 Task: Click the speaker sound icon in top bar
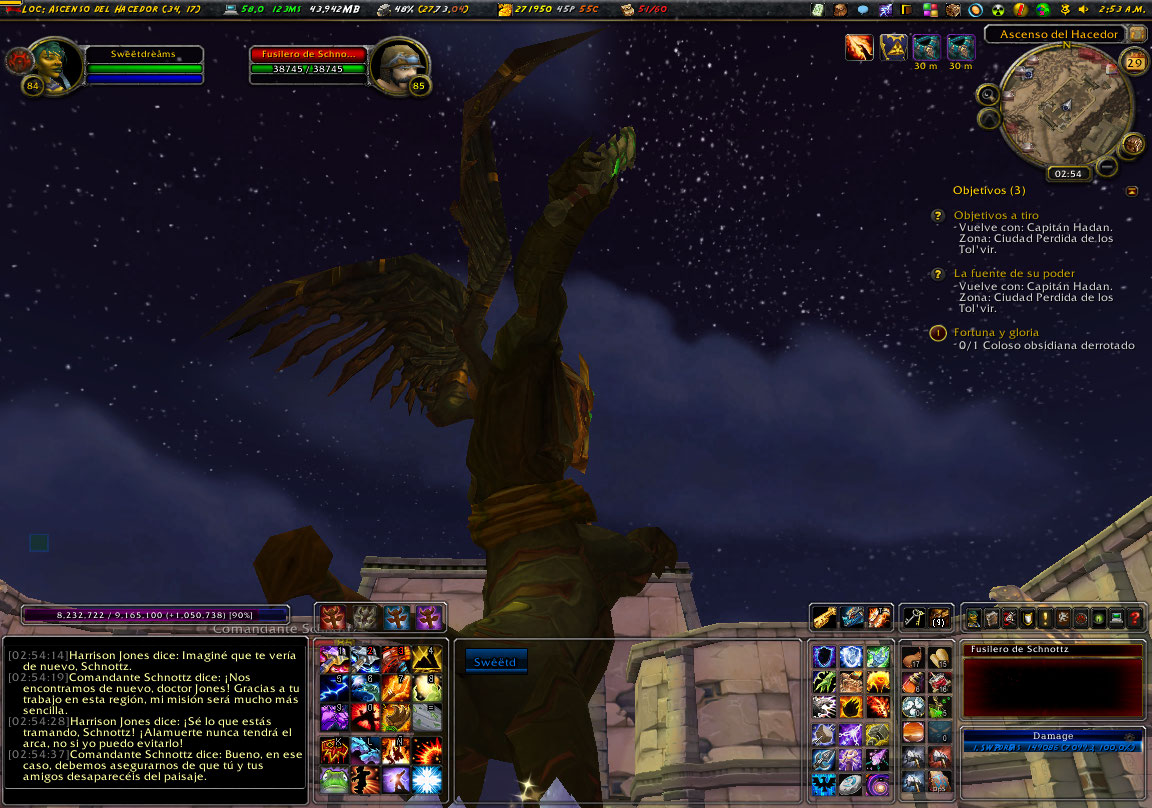click(x=1084, y=10)
